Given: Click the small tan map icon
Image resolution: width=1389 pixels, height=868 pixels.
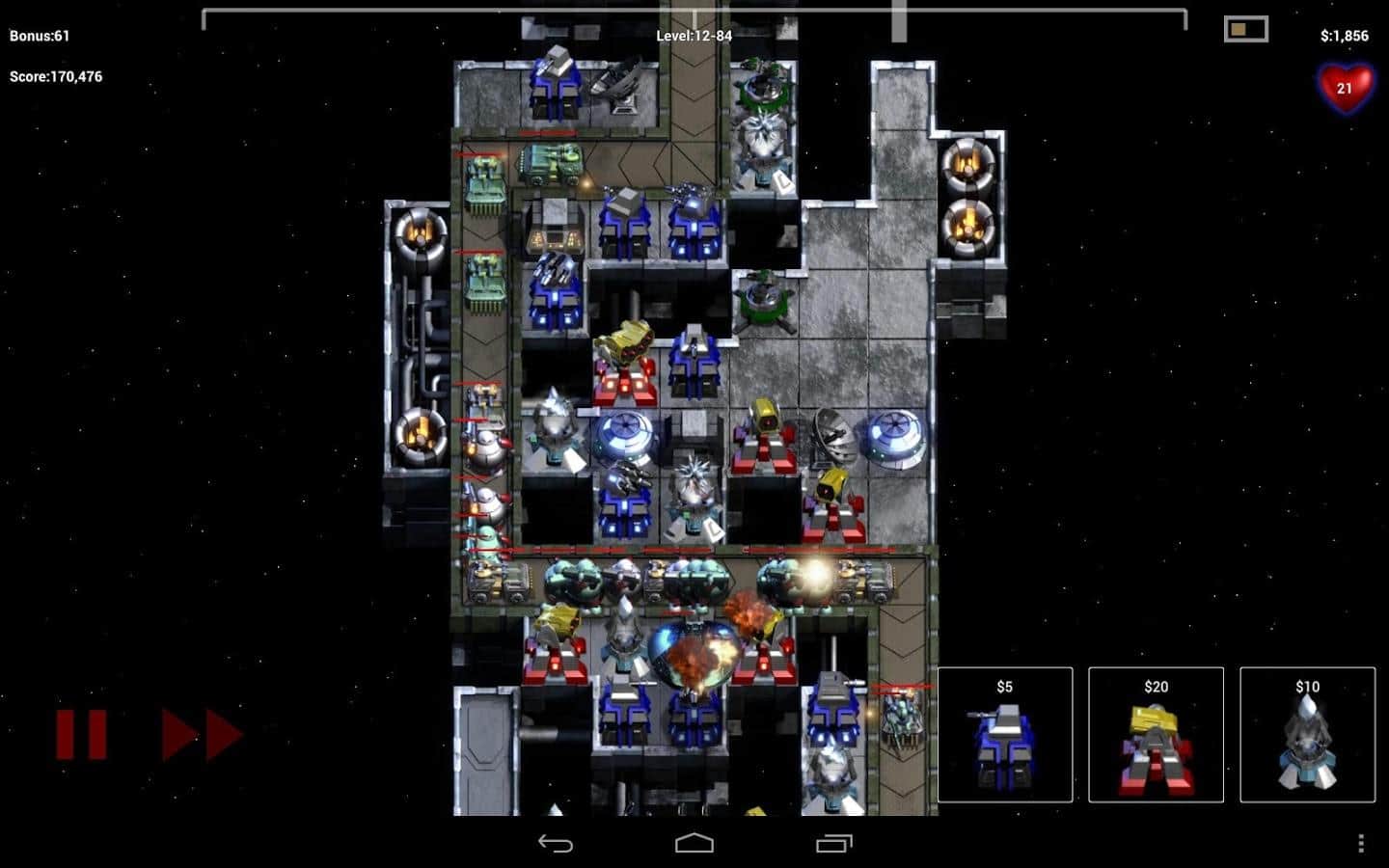Looking at the screenshot, I should pyautogui.click(x=1245, y=29).
